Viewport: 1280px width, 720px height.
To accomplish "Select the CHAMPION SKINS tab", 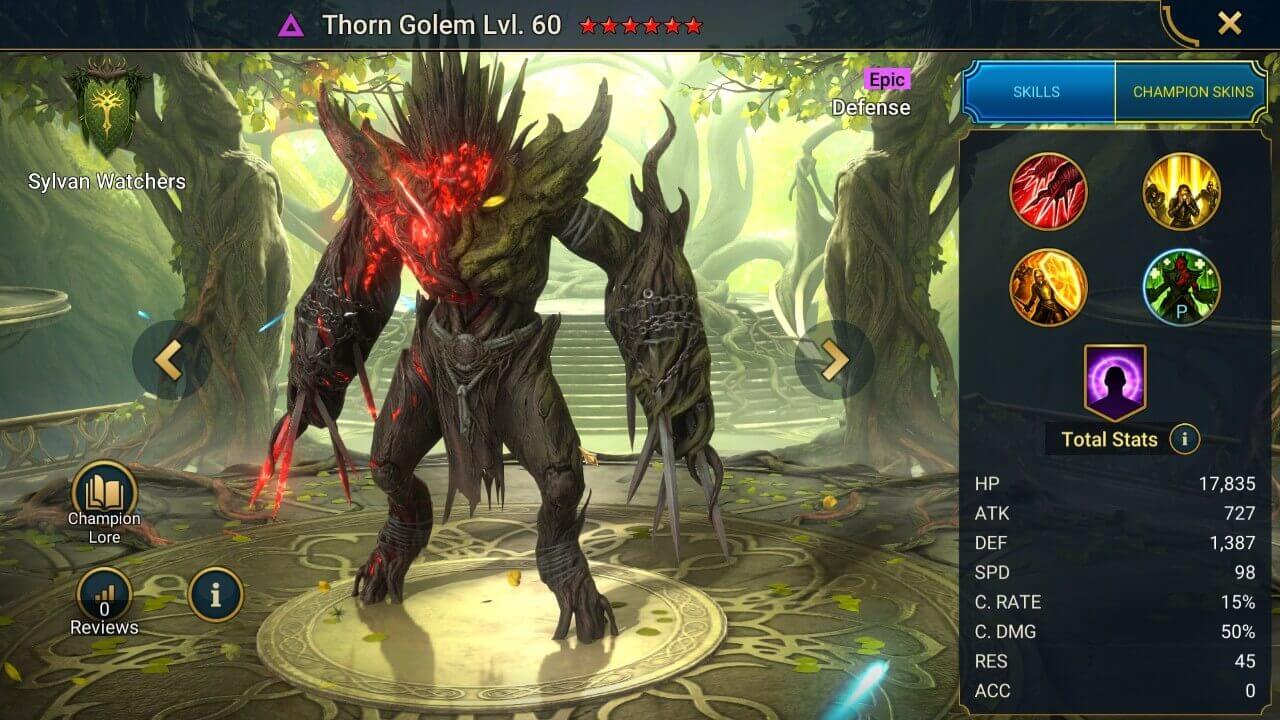I will 1192,91.
